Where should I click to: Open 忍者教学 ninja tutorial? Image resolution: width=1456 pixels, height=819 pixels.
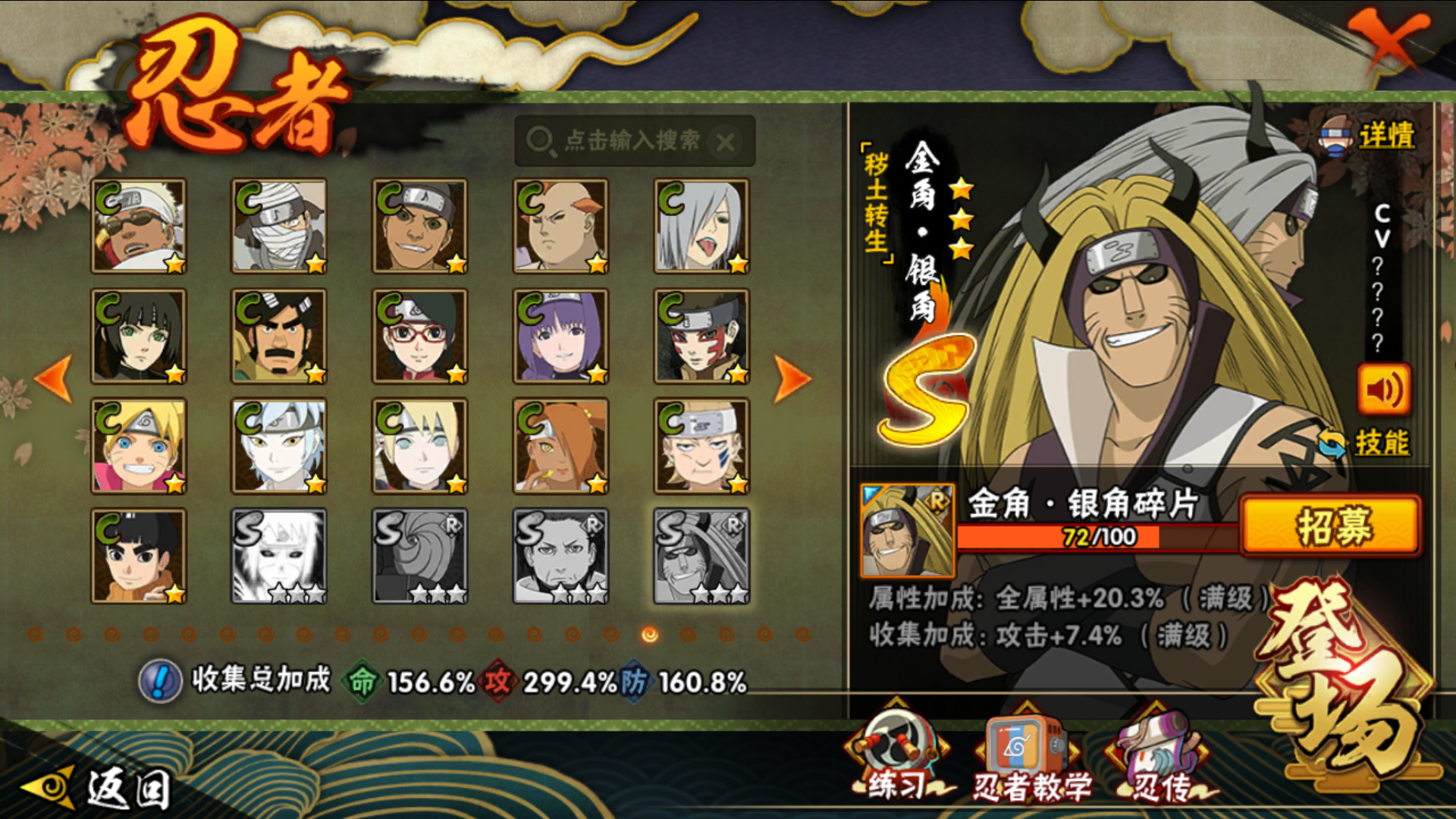coord(1030,755)
